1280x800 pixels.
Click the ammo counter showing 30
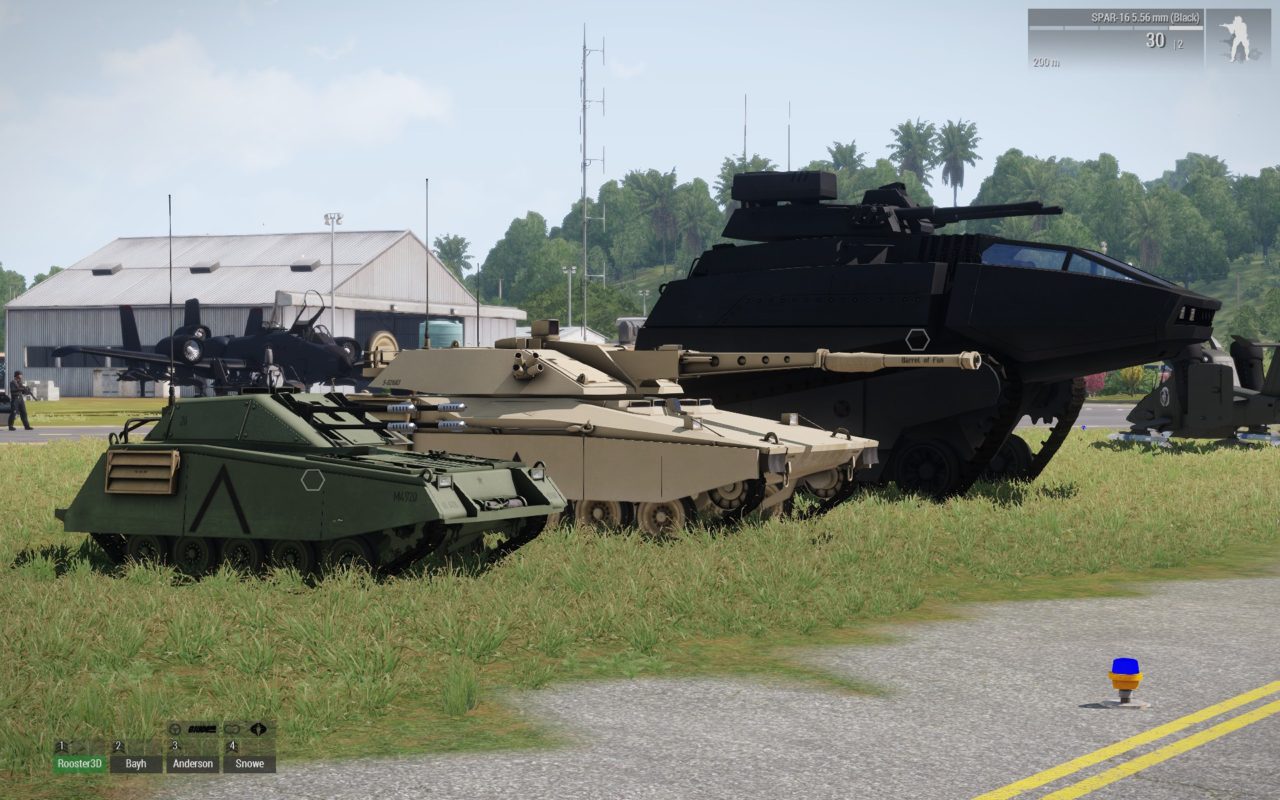point(1156,40)
